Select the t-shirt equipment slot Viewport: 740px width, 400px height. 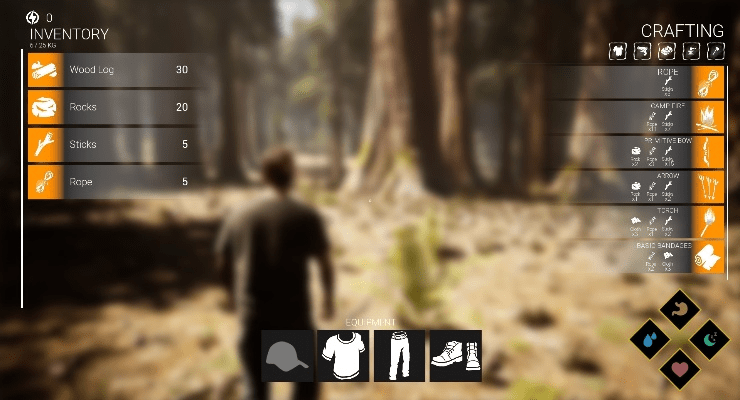(x=343, y=355)
